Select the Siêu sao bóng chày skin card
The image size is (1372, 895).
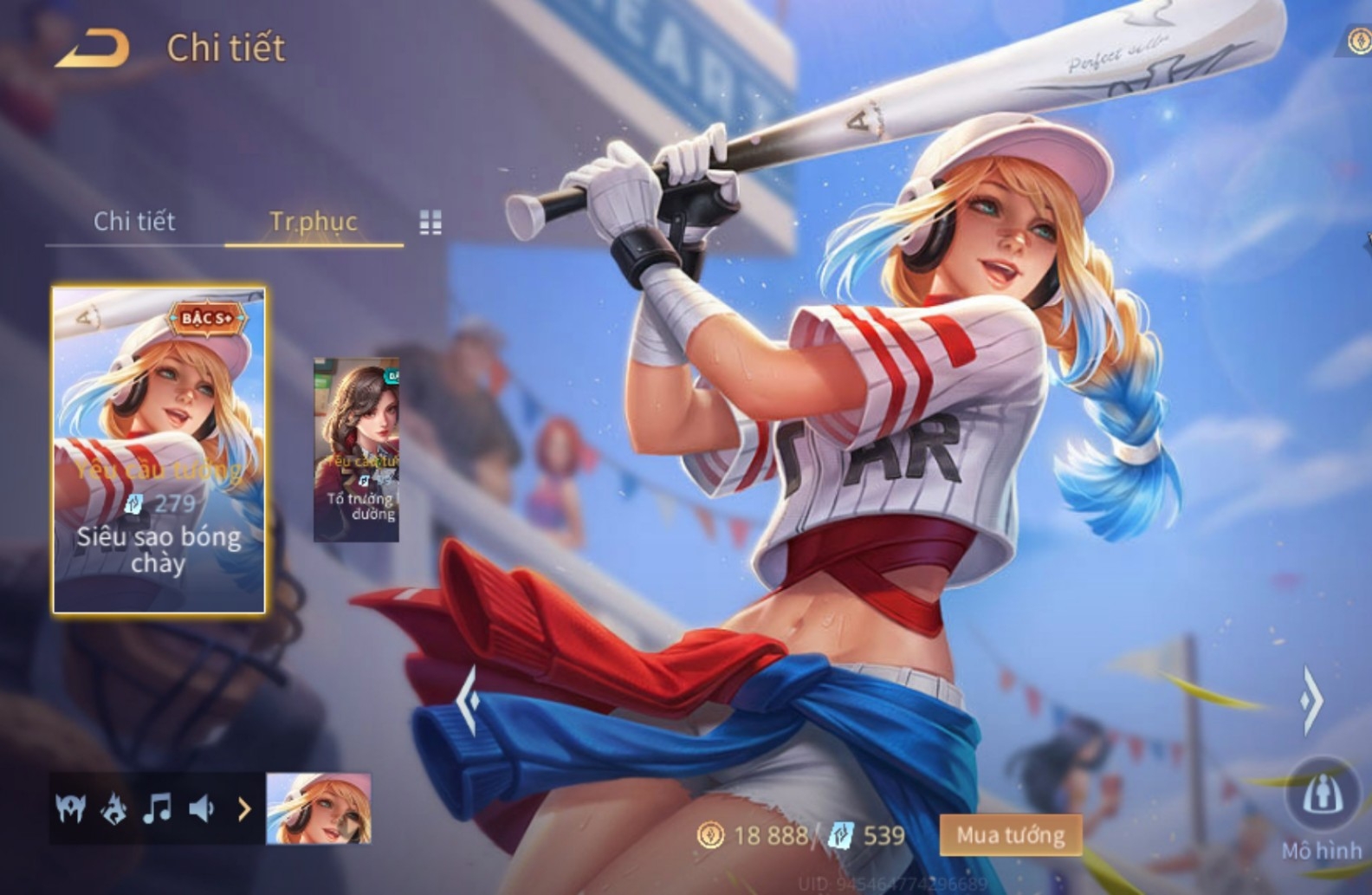159,450
